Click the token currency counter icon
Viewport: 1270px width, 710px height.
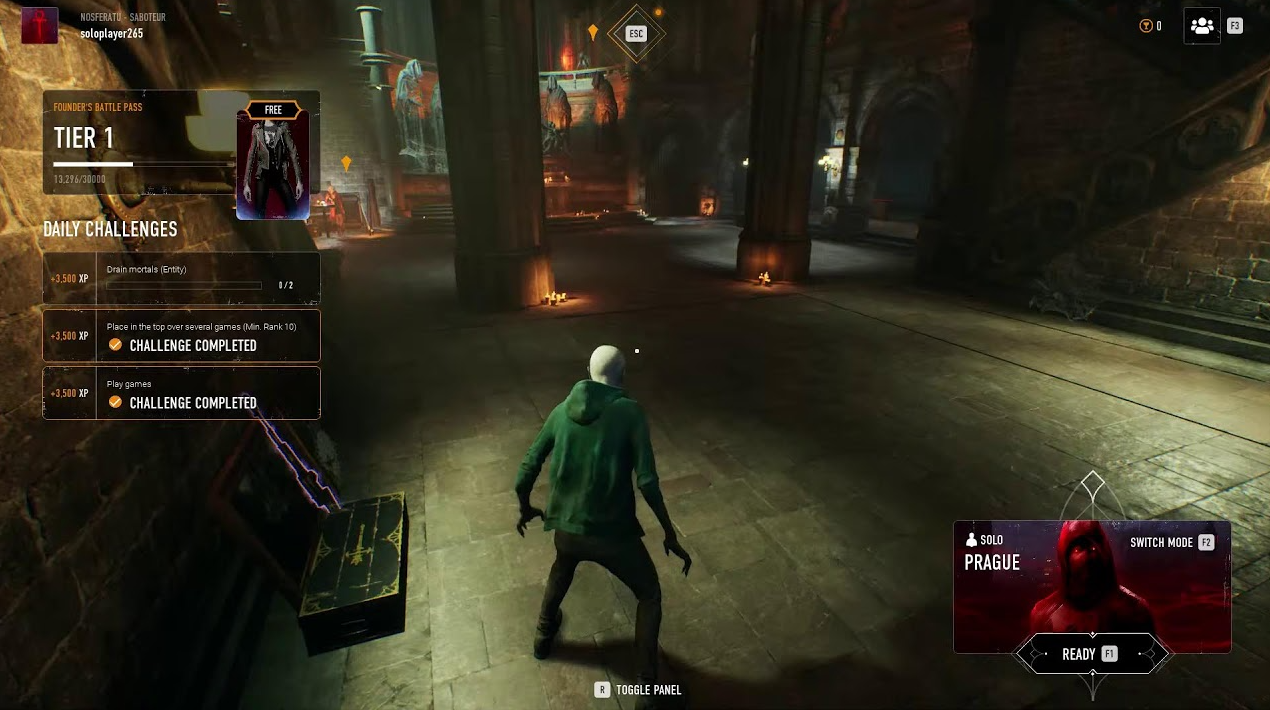tap(1146, 26)
